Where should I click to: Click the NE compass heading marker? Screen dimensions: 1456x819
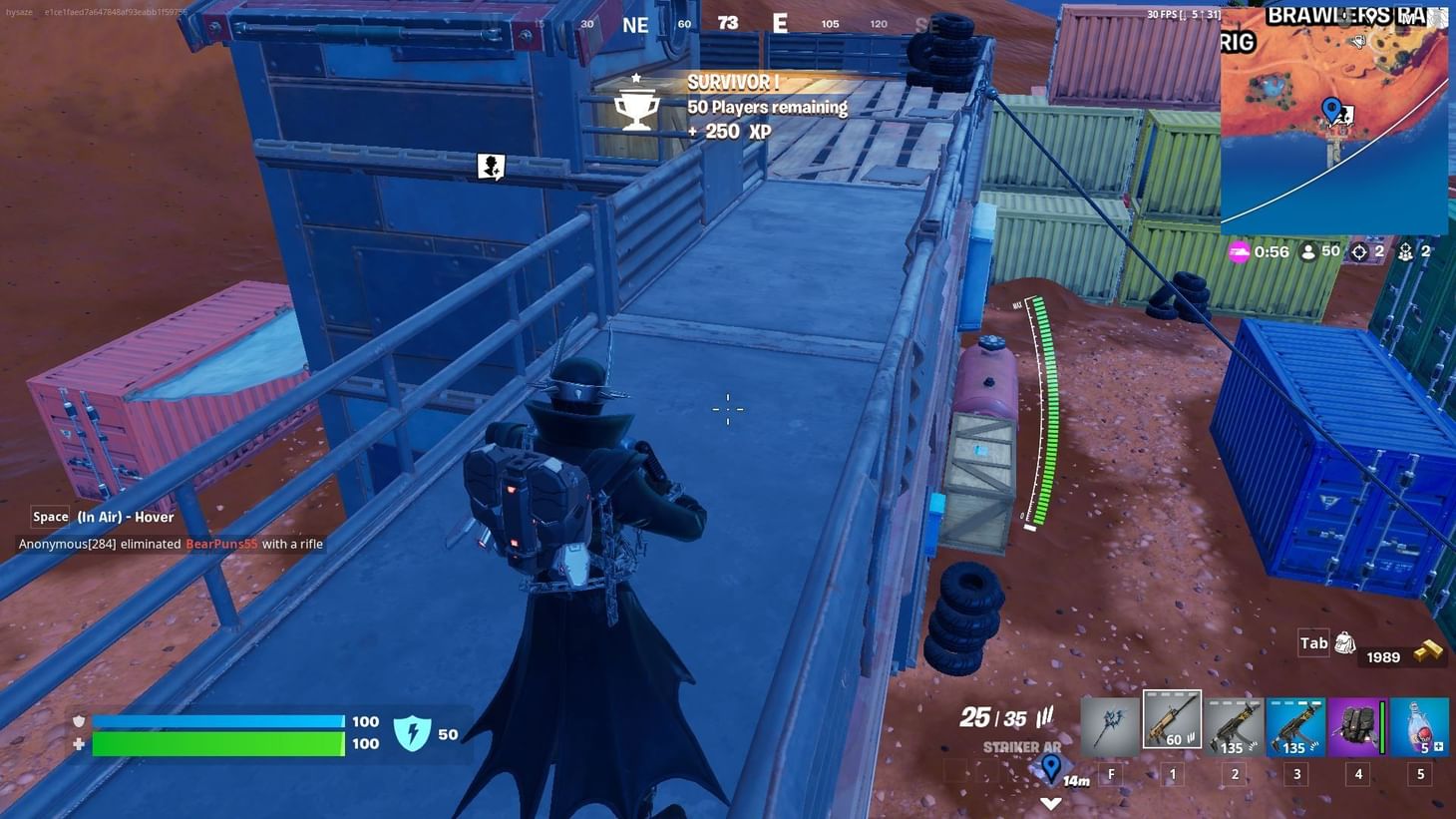tap(635, 25)
